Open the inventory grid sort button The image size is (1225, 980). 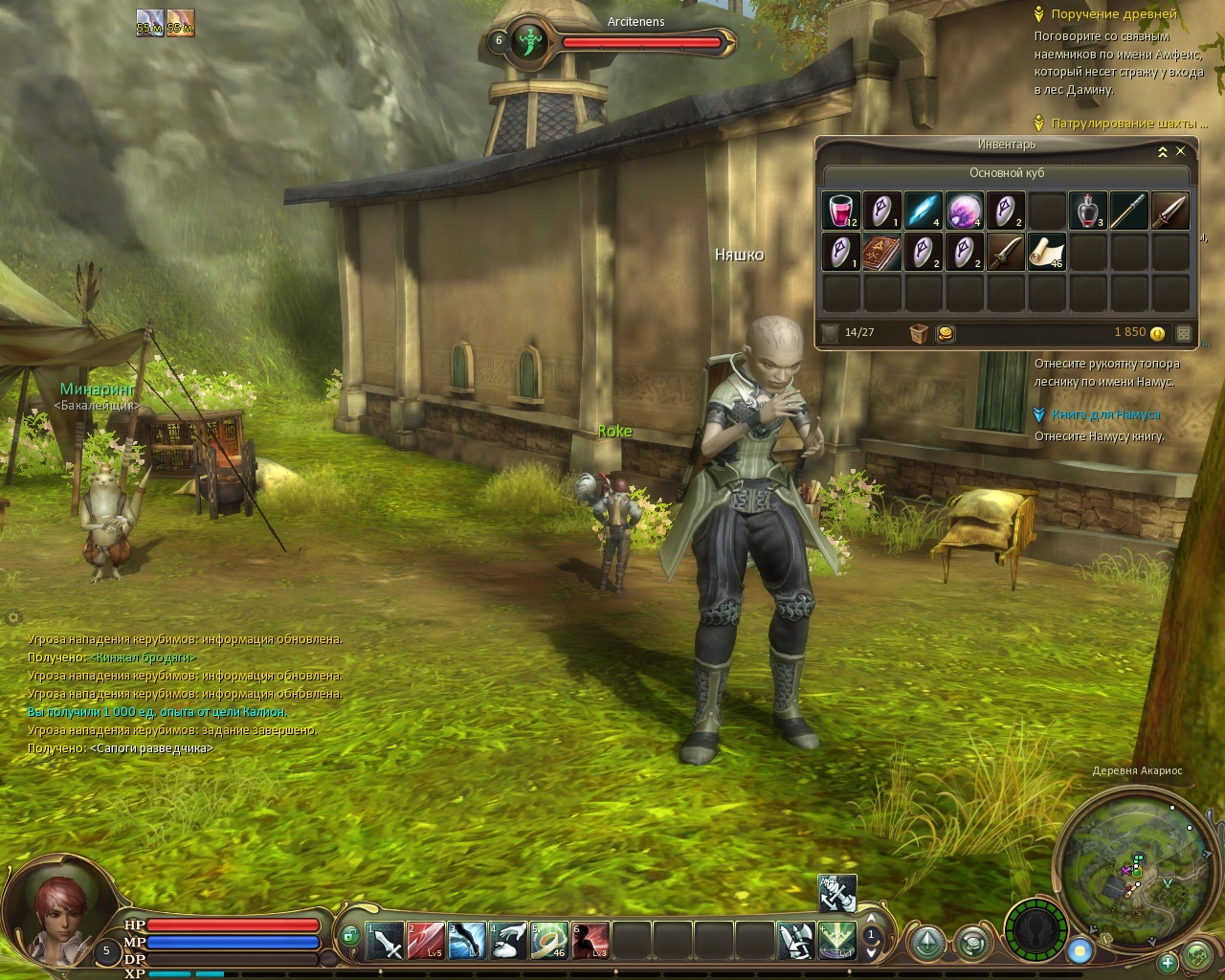[1184, 334]
